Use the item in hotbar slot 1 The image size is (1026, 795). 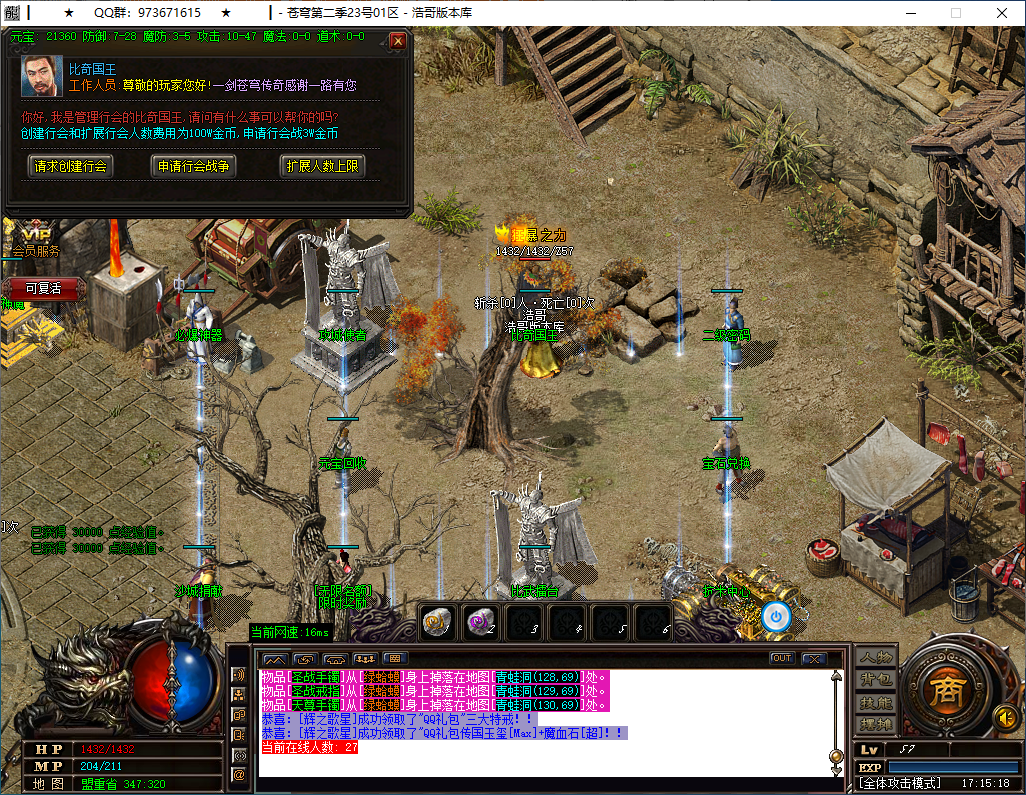click(x=437, y=621)
